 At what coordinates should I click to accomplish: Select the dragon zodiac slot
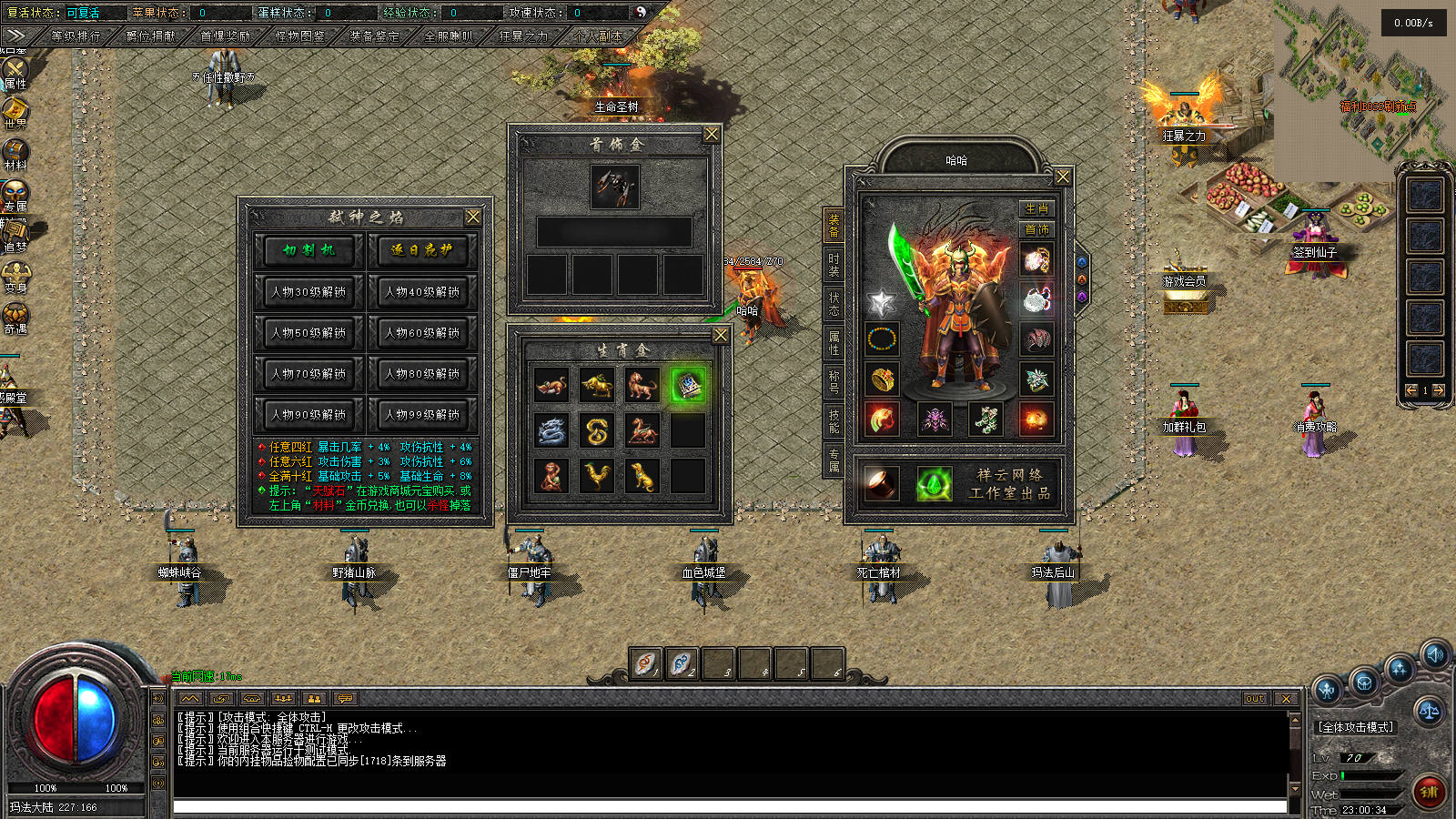[x=551, y=431]
